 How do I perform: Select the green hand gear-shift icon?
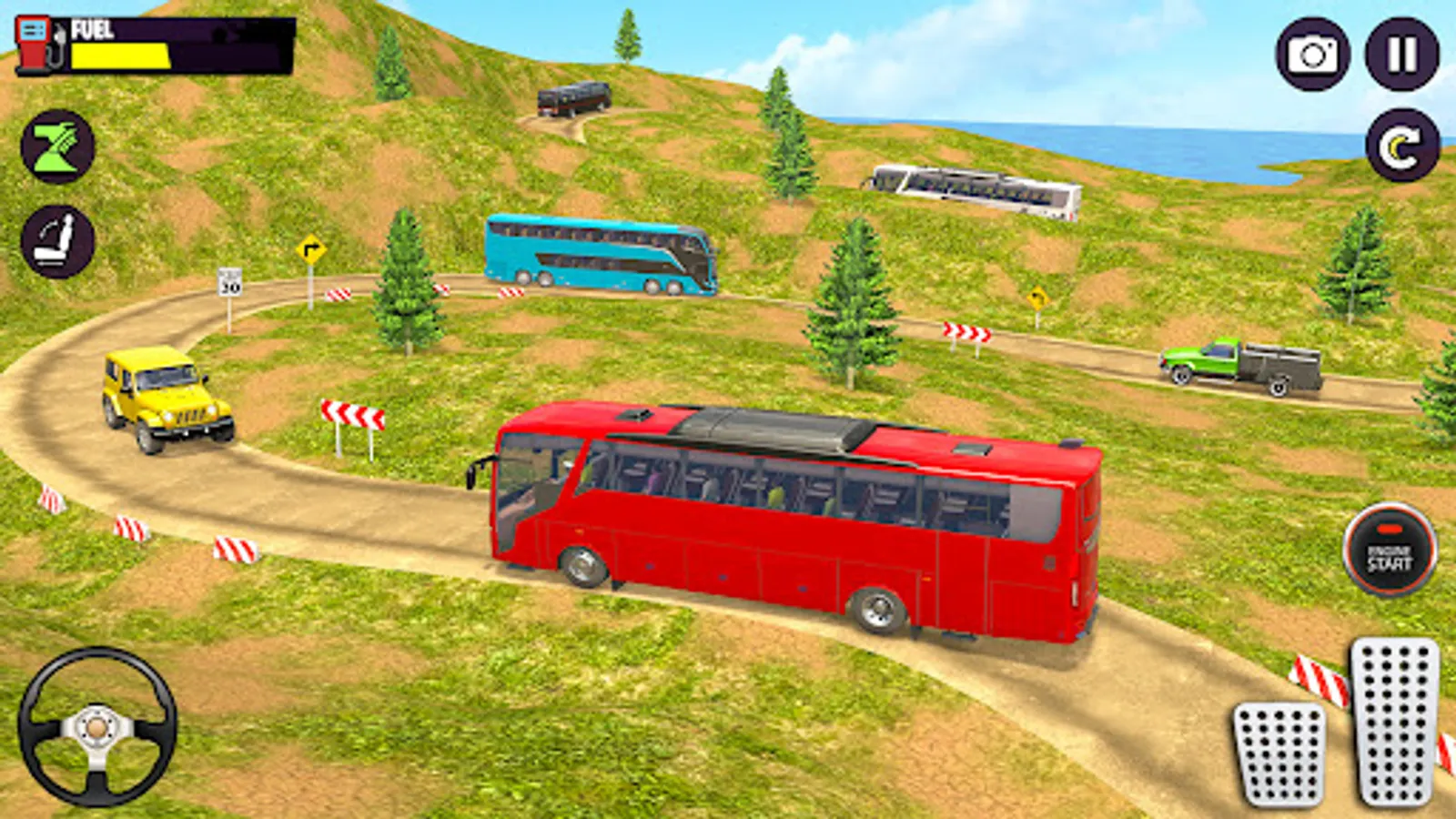point(56,146)
